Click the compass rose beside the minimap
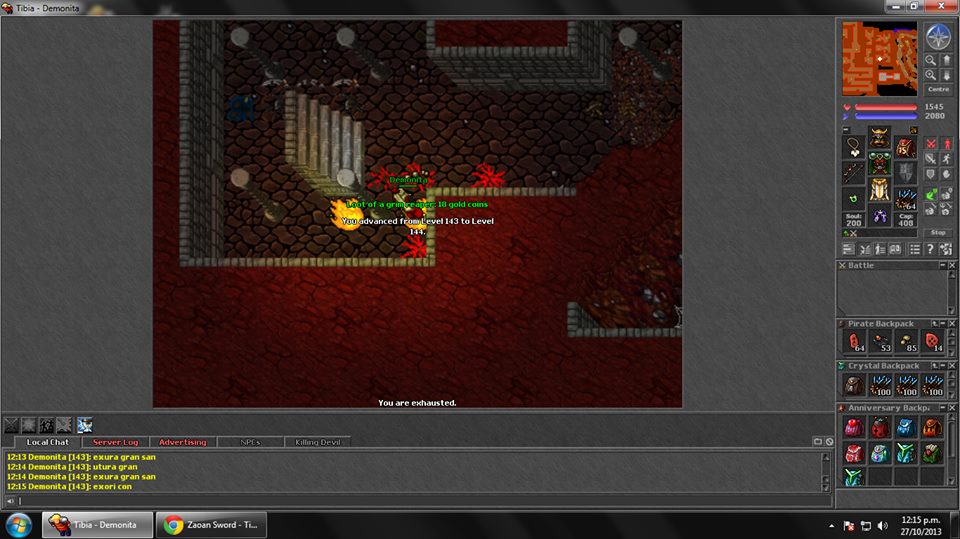Viewport: 960px width, 539px height. coord(938,37)
